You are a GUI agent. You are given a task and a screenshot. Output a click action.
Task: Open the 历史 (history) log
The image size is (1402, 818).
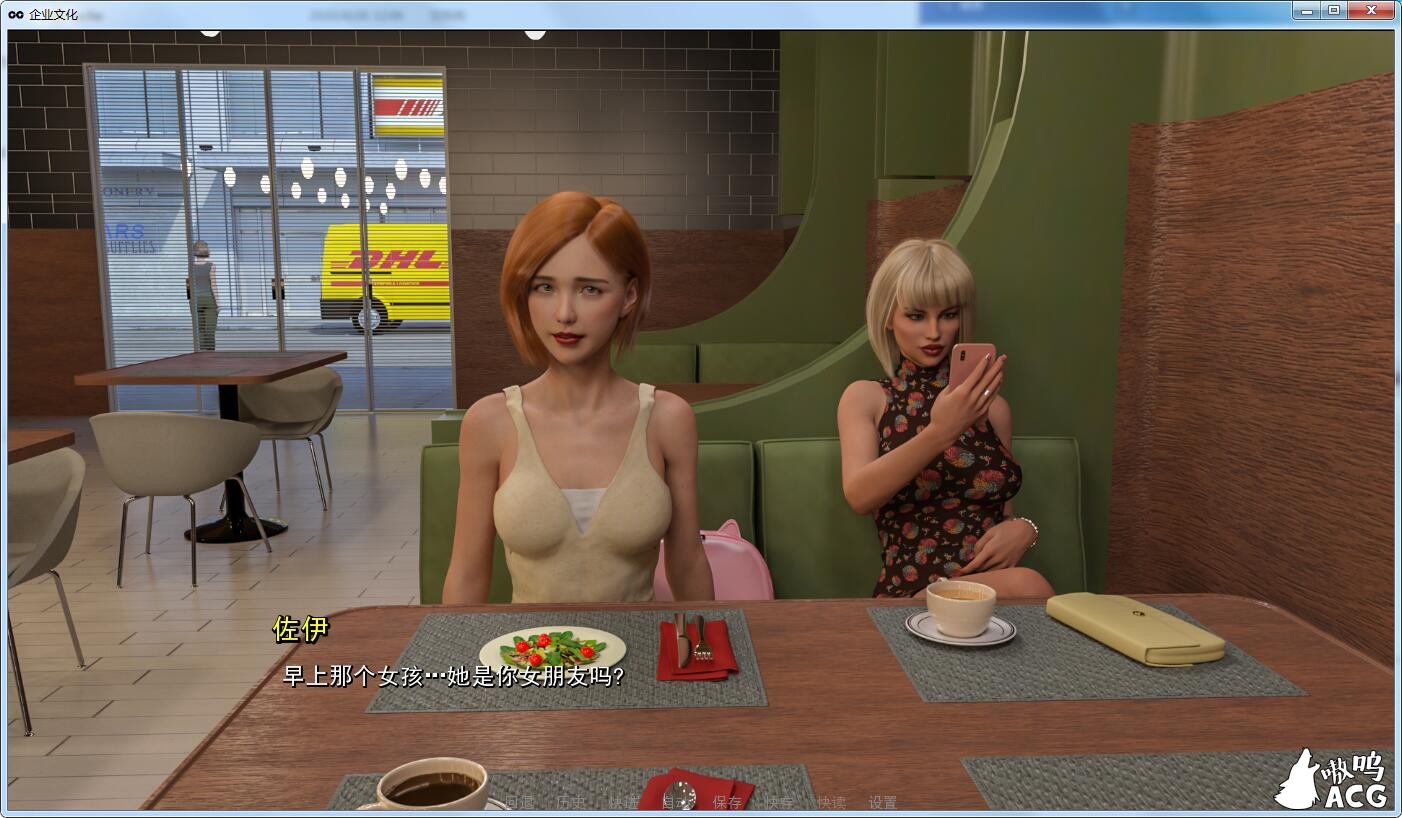570,802
